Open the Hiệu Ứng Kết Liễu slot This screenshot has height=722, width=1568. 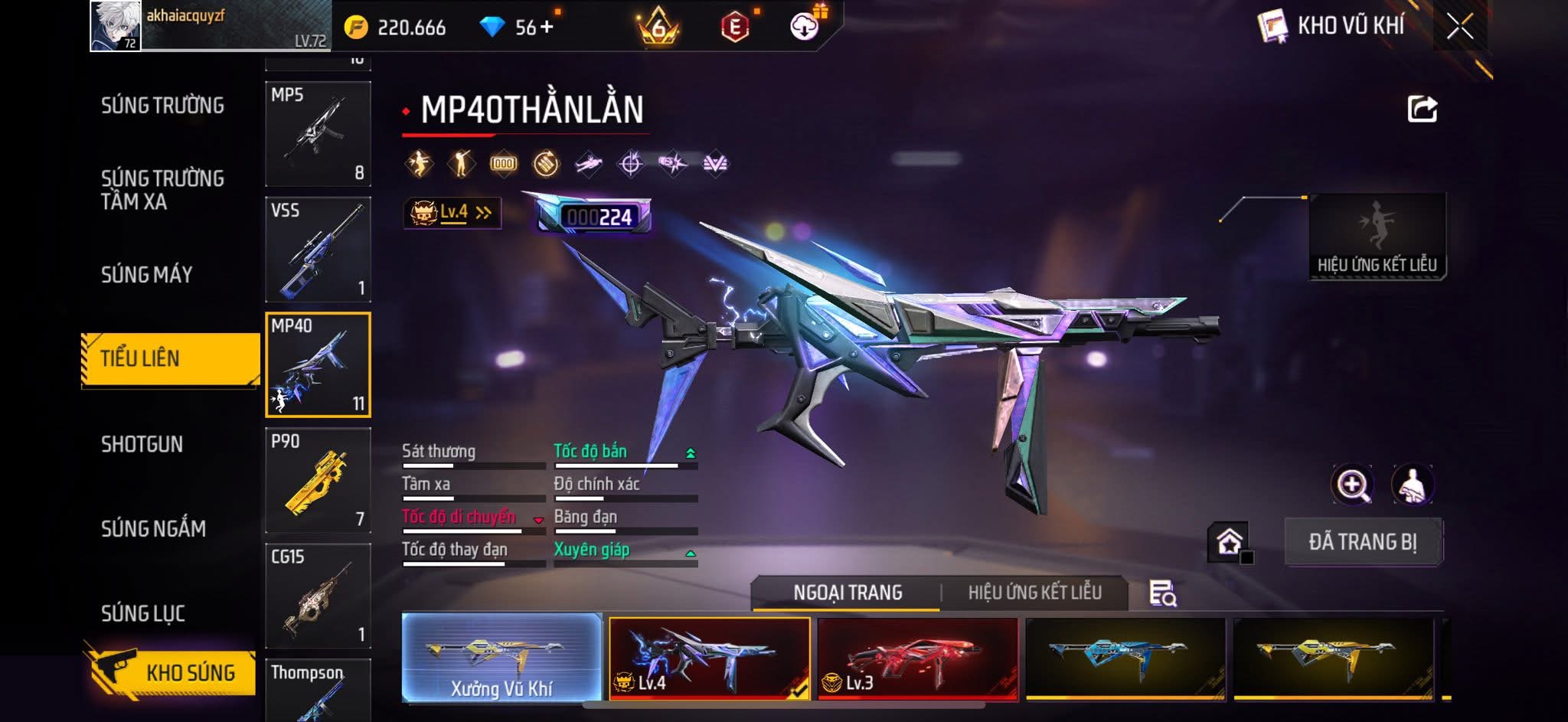point(1377,237)
